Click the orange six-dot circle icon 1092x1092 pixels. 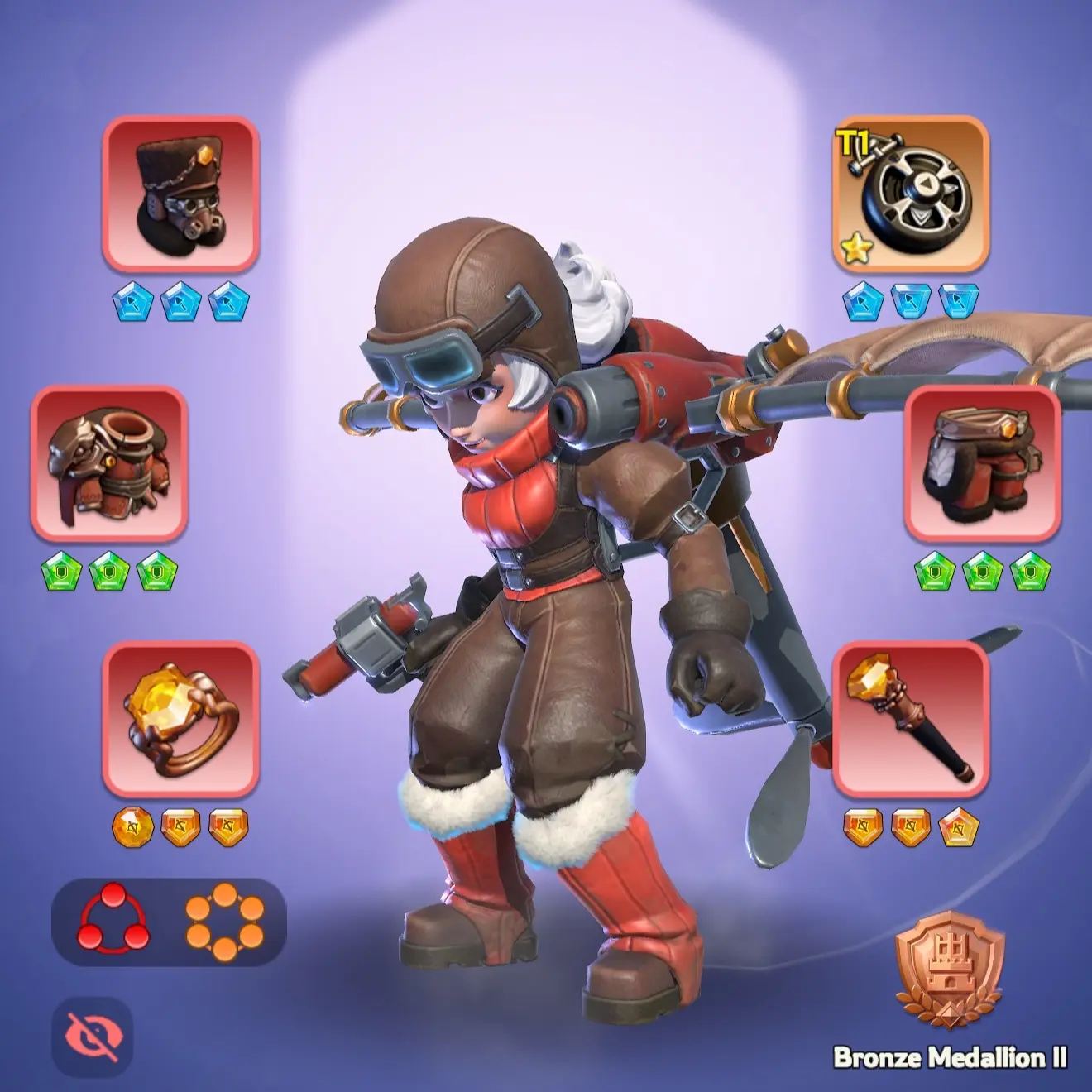pos(224,920)
